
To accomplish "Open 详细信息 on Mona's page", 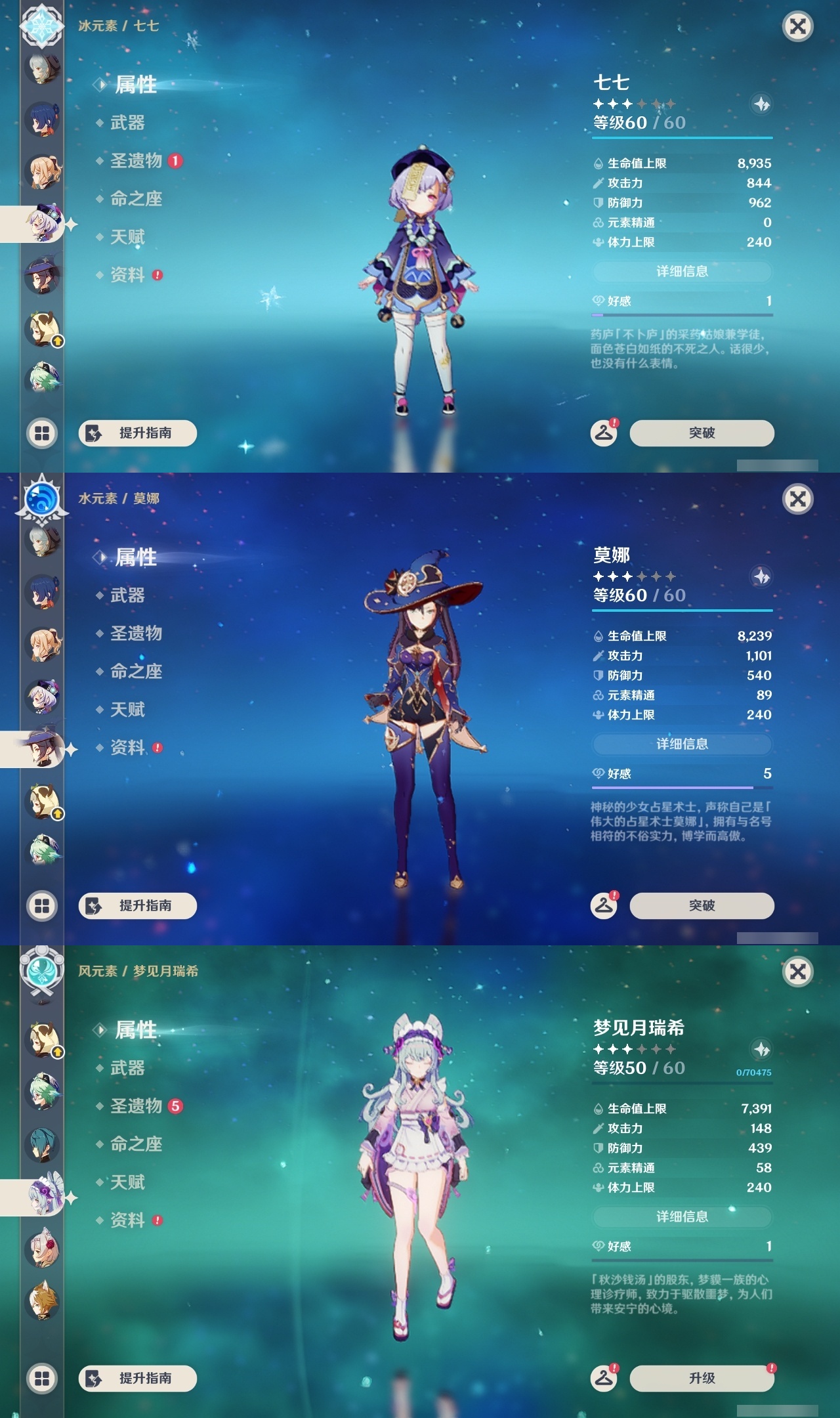I will [682, 744].
